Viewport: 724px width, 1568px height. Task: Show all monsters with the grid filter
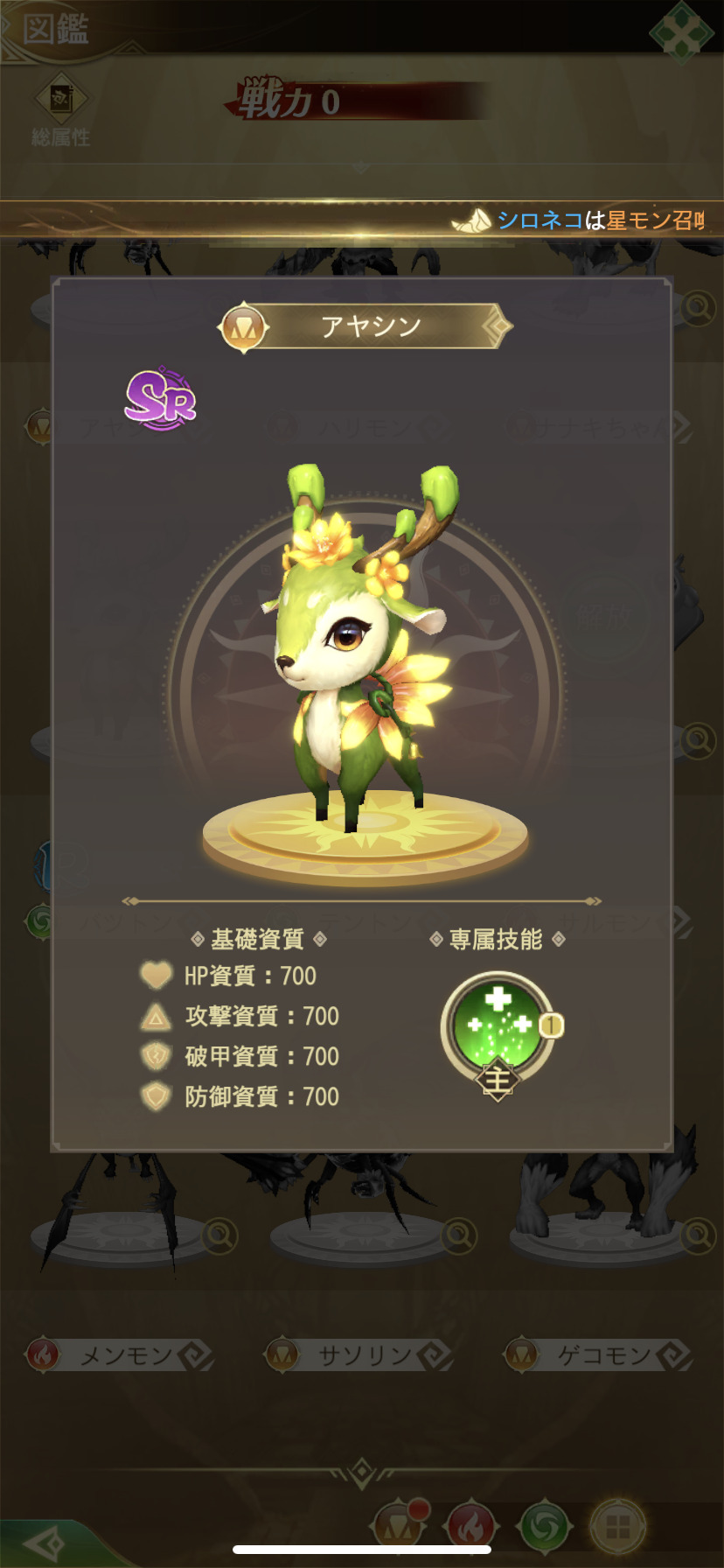pyautogui.click(x=617, y=1527)
